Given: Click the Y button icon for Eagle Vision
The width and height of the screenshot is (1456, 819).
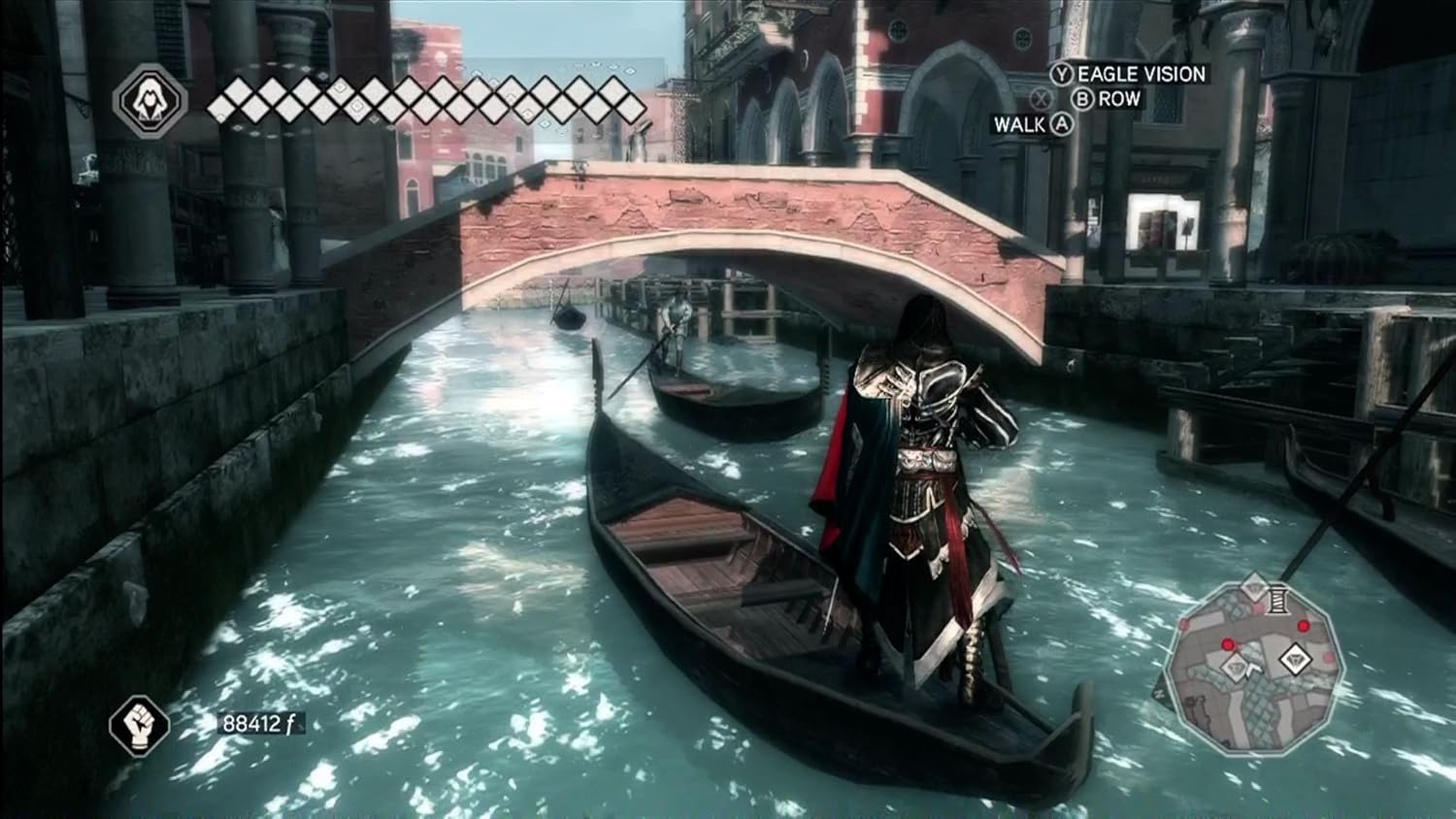Looking at the screenshot, I should tap(1062, 74).
